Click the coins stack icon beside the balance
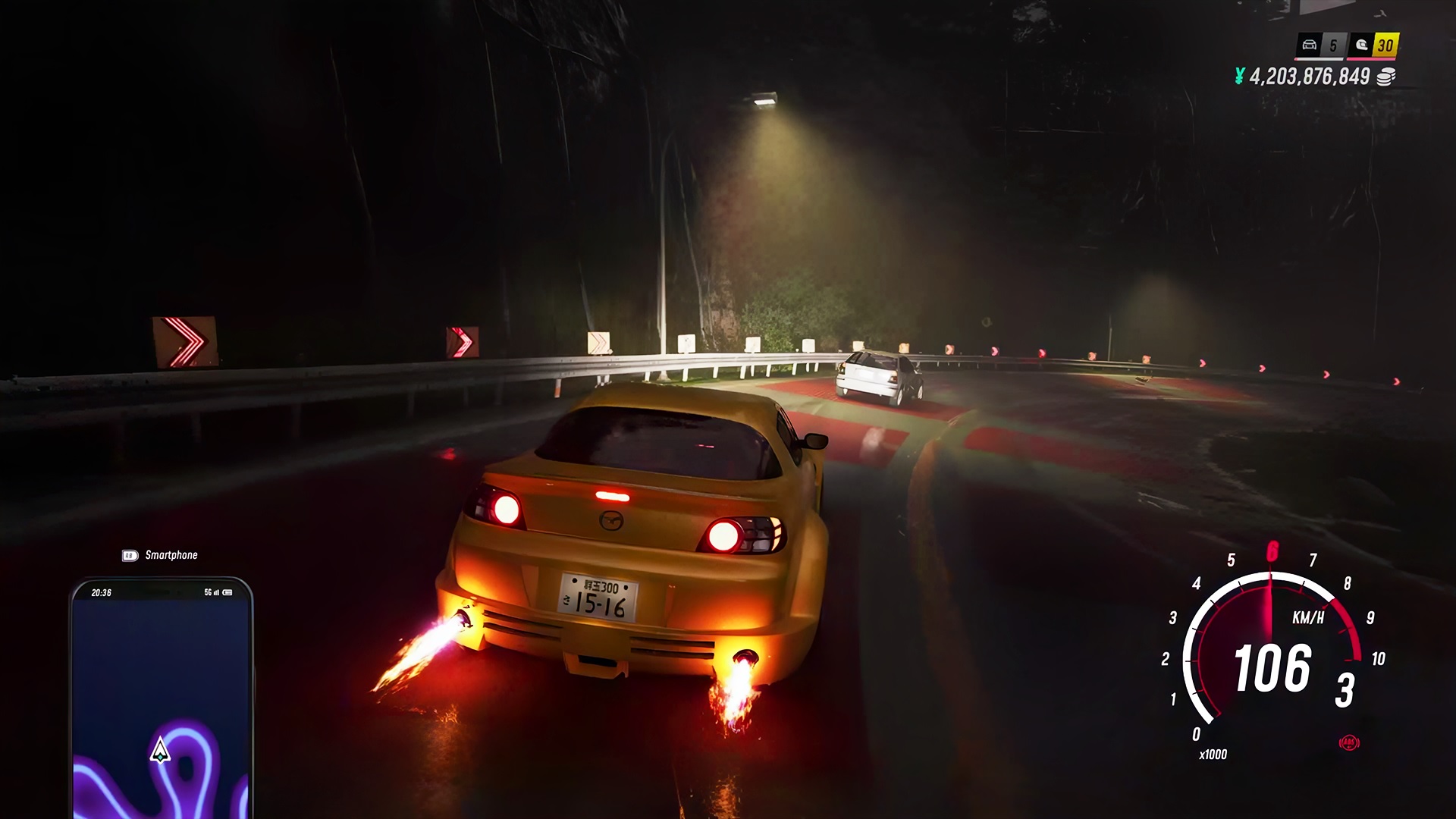 click(x=1386, y=77)
